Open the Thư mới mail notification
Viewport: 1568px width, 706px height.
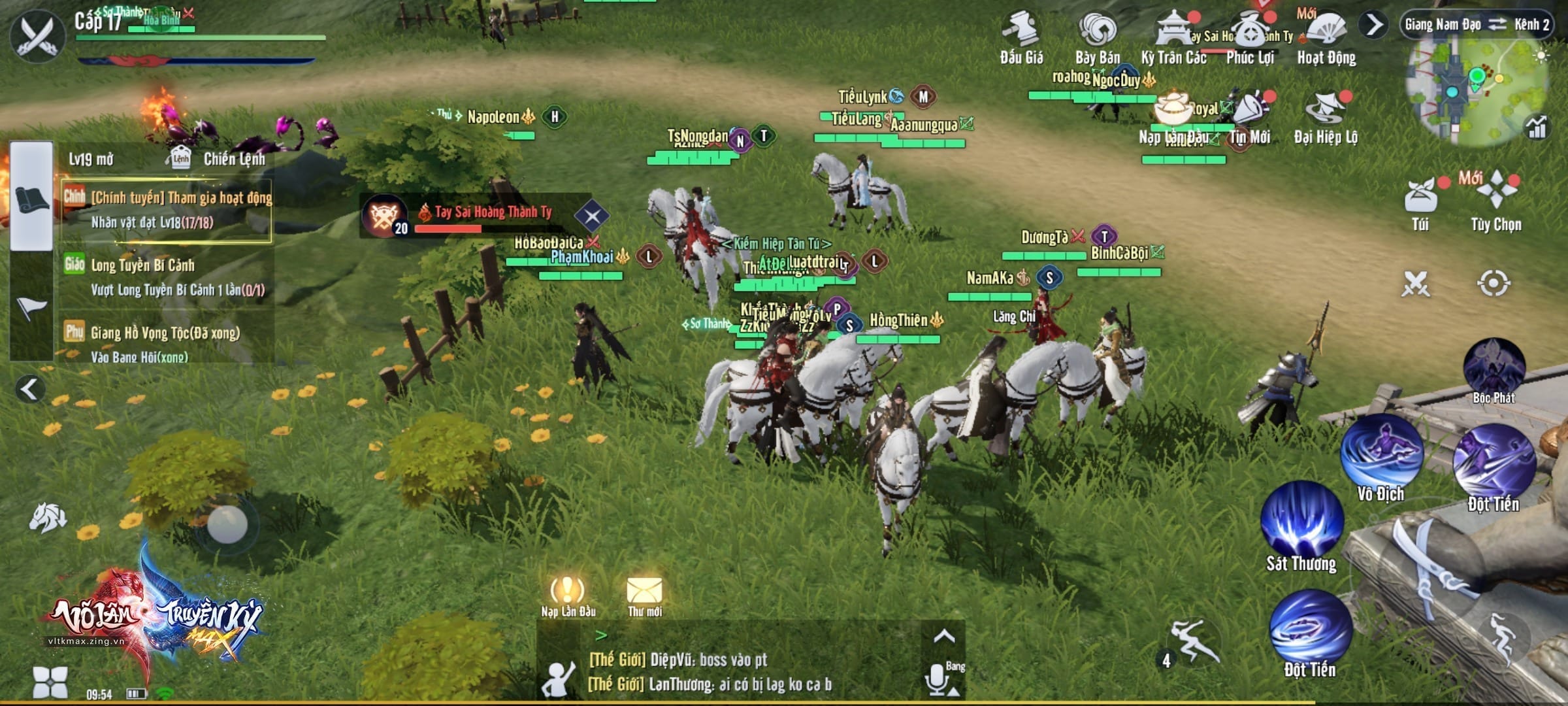tap(644, 594)
